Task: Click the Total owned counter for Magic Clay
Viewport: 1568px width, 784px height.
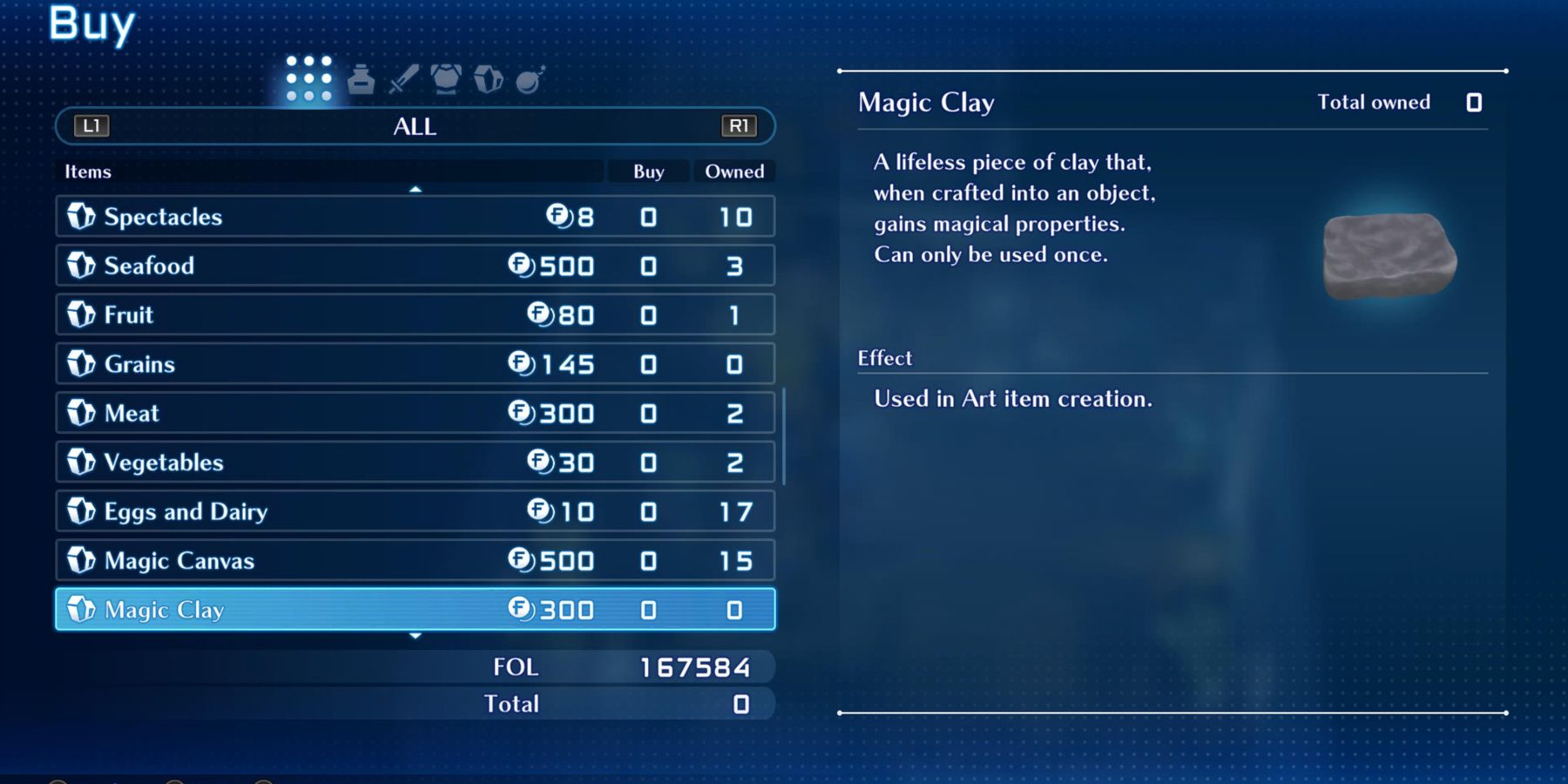Action: 1474,102
